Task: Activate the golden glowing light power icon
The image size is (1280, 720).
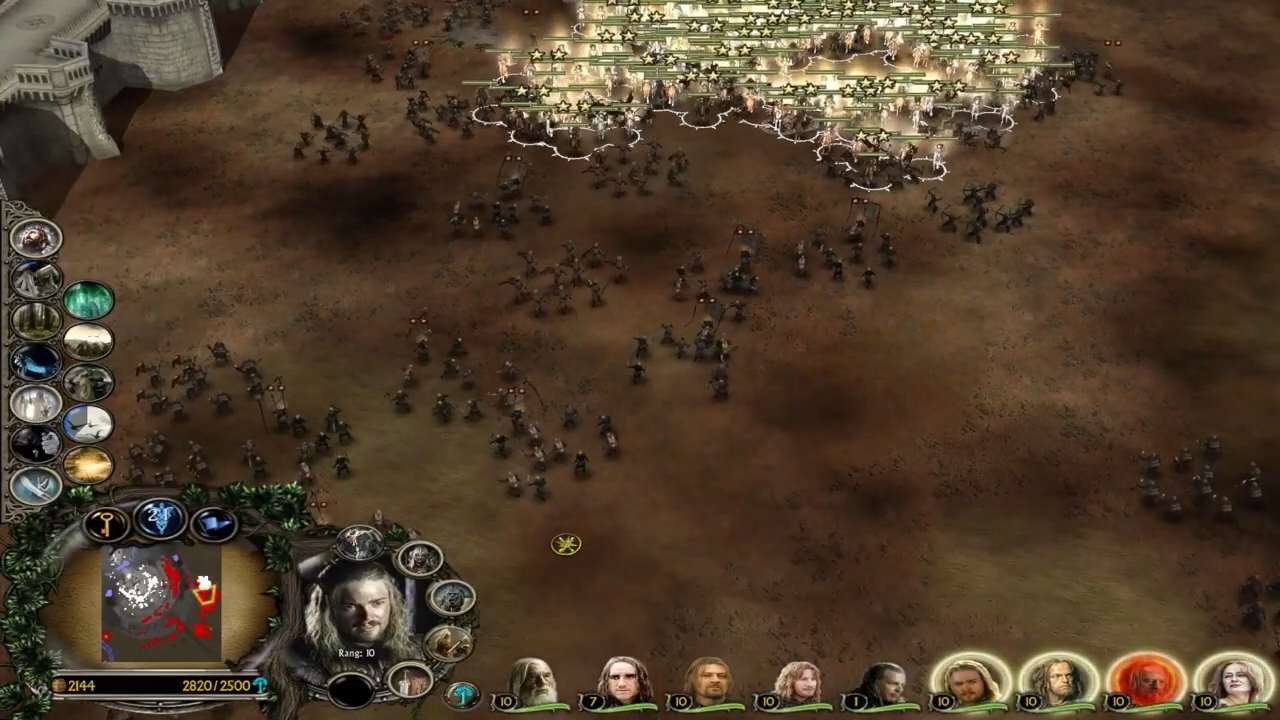Action: [88, 465]
